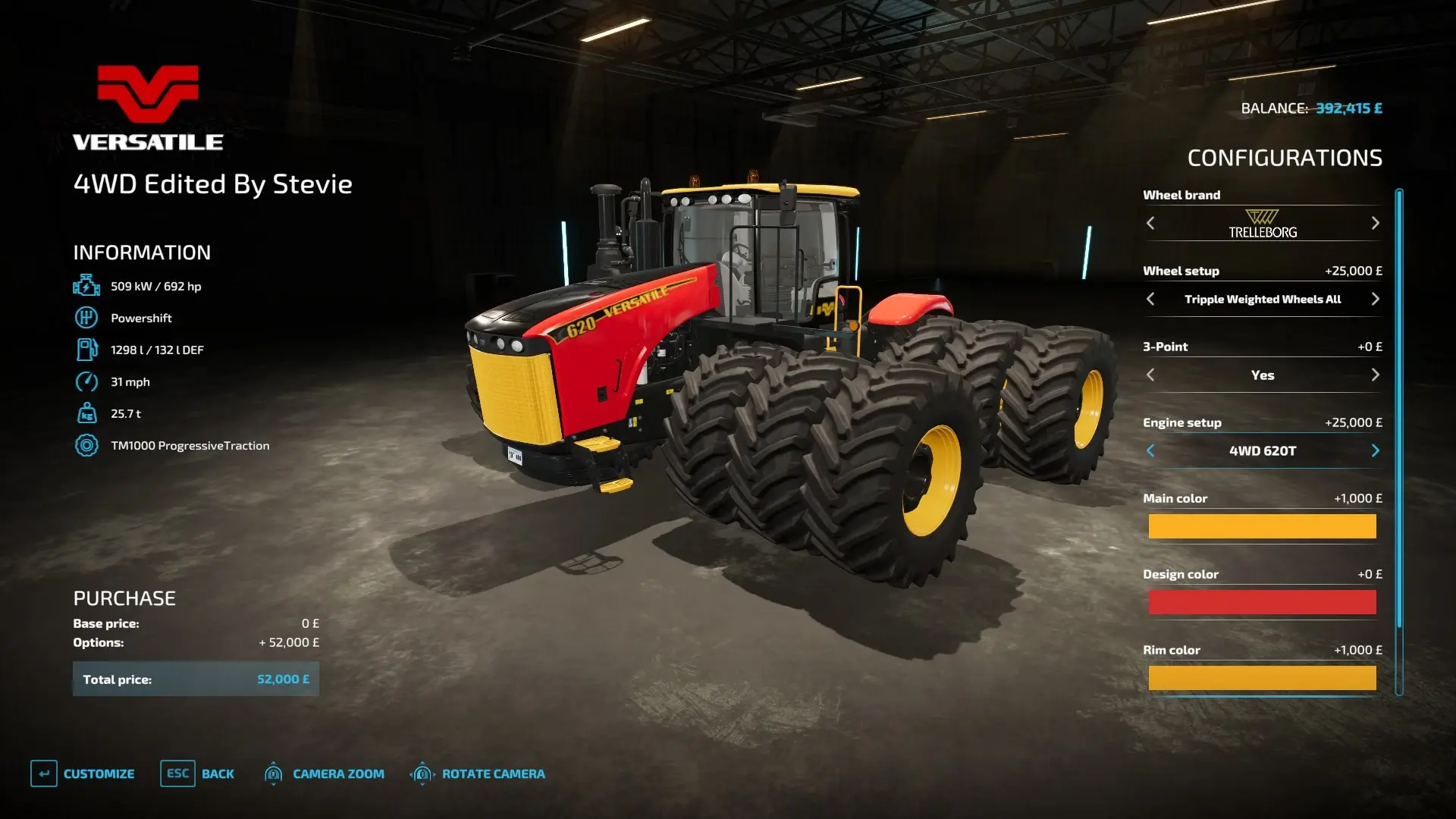Select the Powershift transmission icon
The width and height of the screenshot is (1456, 819).
[86, 317]
